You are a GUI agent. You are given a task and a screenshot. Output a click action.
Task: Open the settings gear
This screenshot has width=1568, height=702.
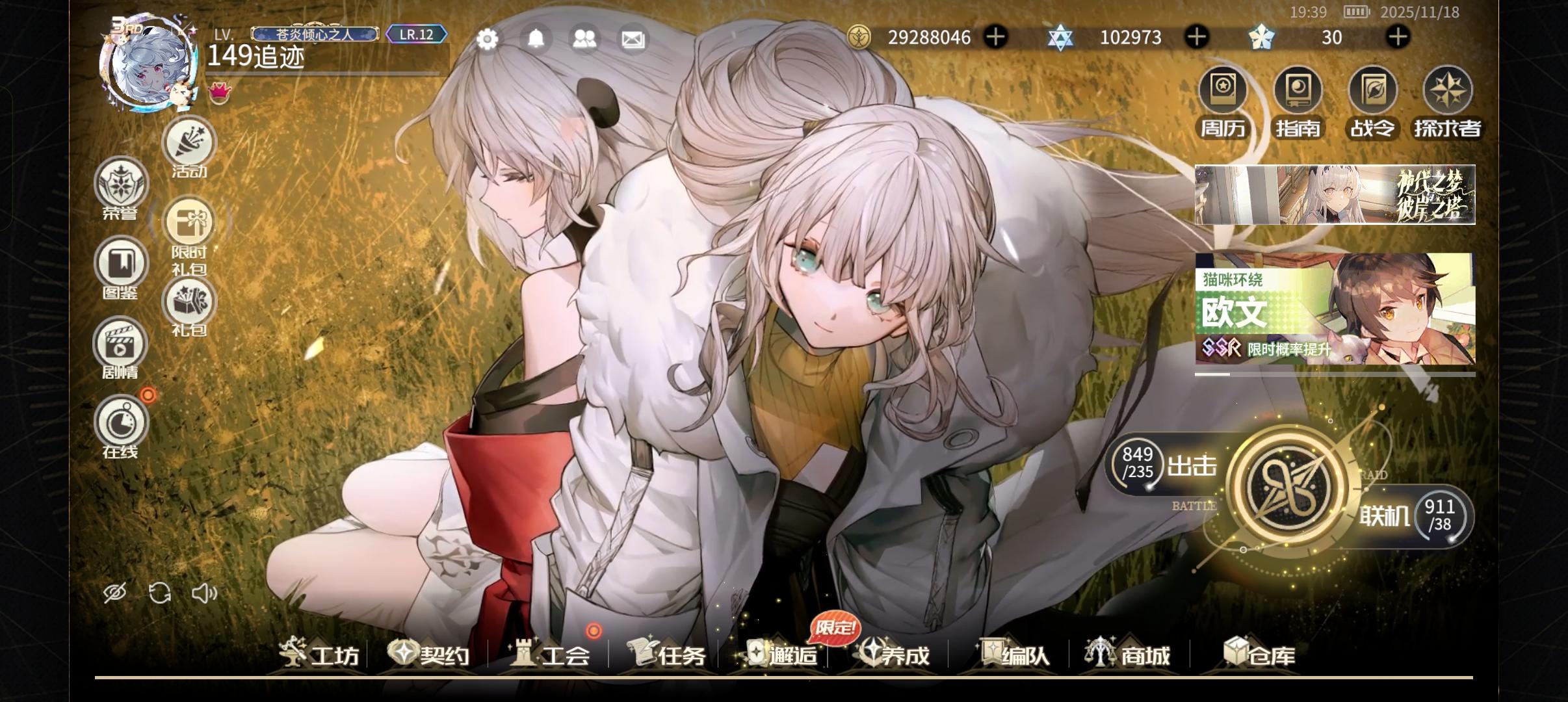click(488, 39)
